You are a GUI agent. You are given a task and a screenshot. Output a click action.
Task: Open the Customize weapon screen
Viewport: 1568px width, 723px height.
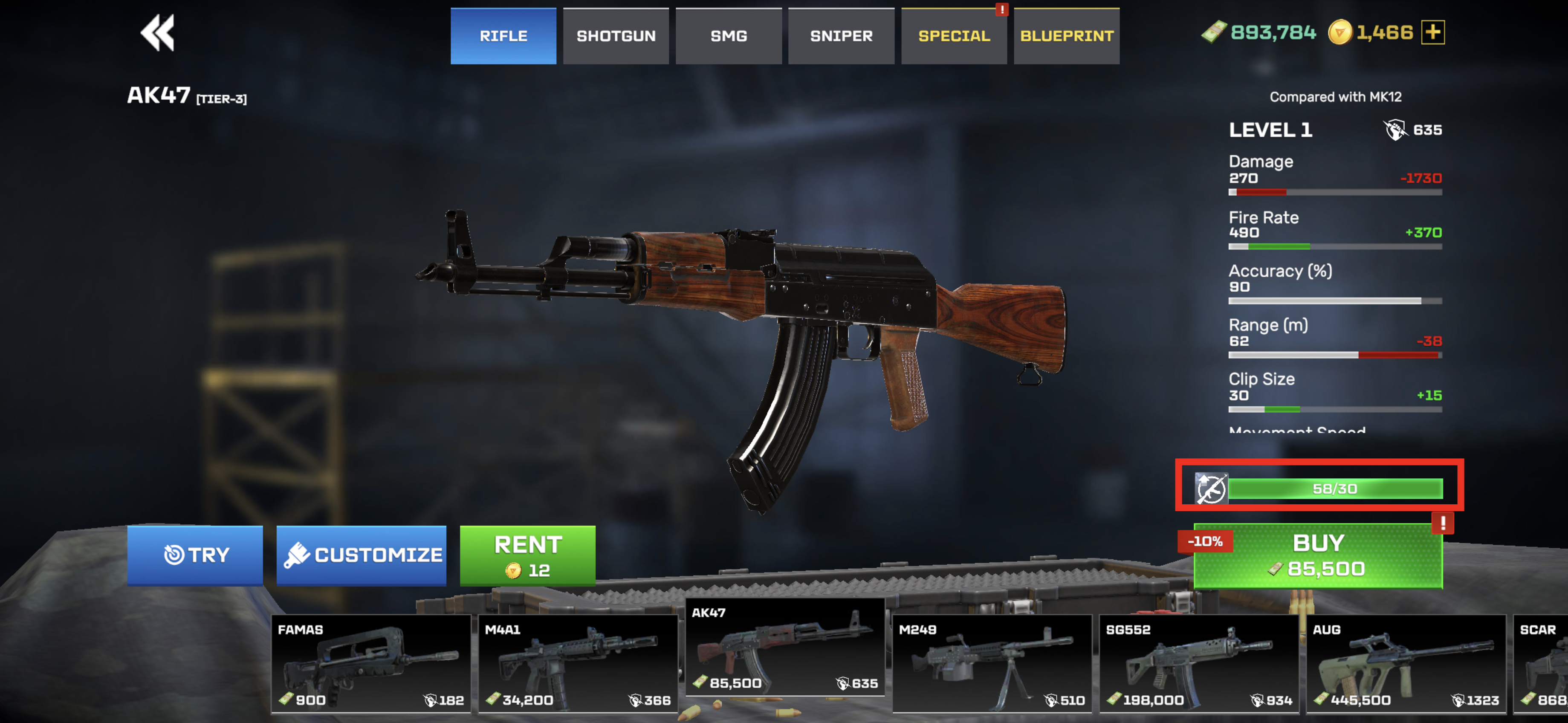pyautogui.click(x=361, y=555)
